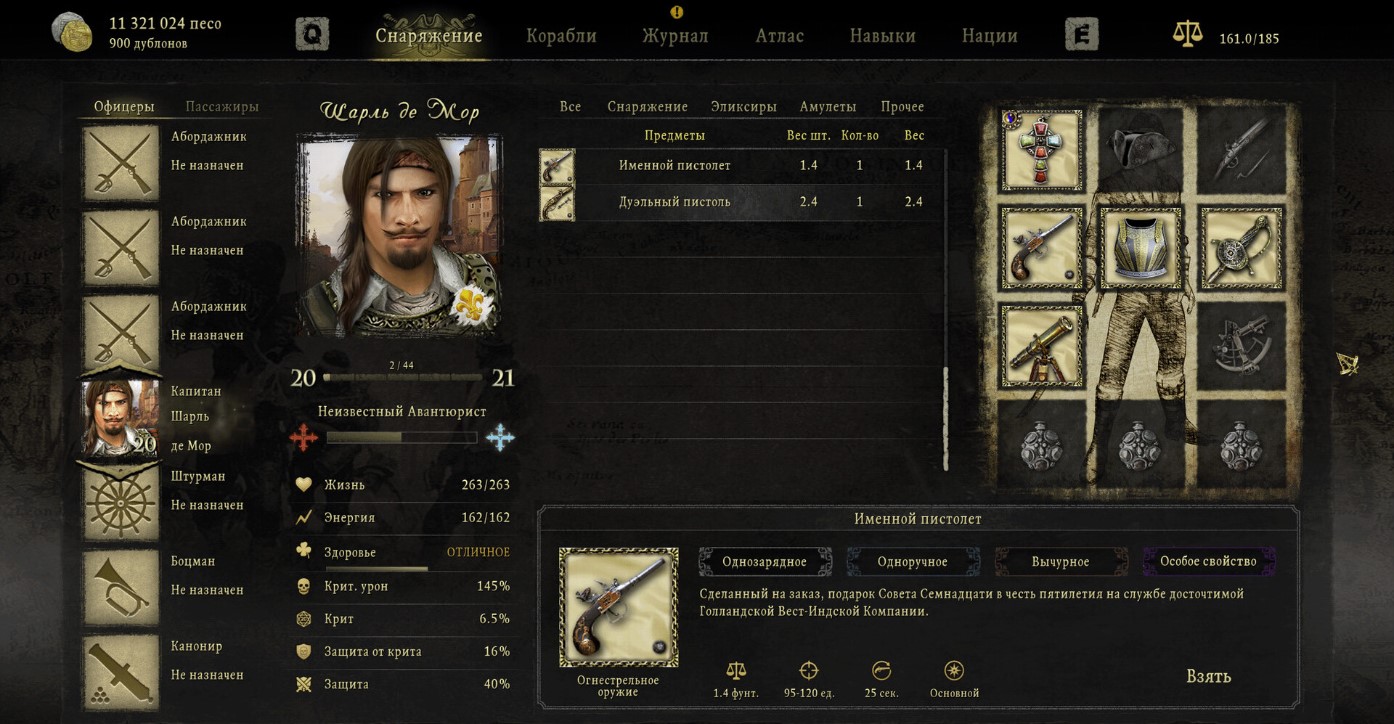Image resolution: width=1394 pixels, height=724 pixels.
Task: Filter items by Амулеты
Action: (827, 107)
